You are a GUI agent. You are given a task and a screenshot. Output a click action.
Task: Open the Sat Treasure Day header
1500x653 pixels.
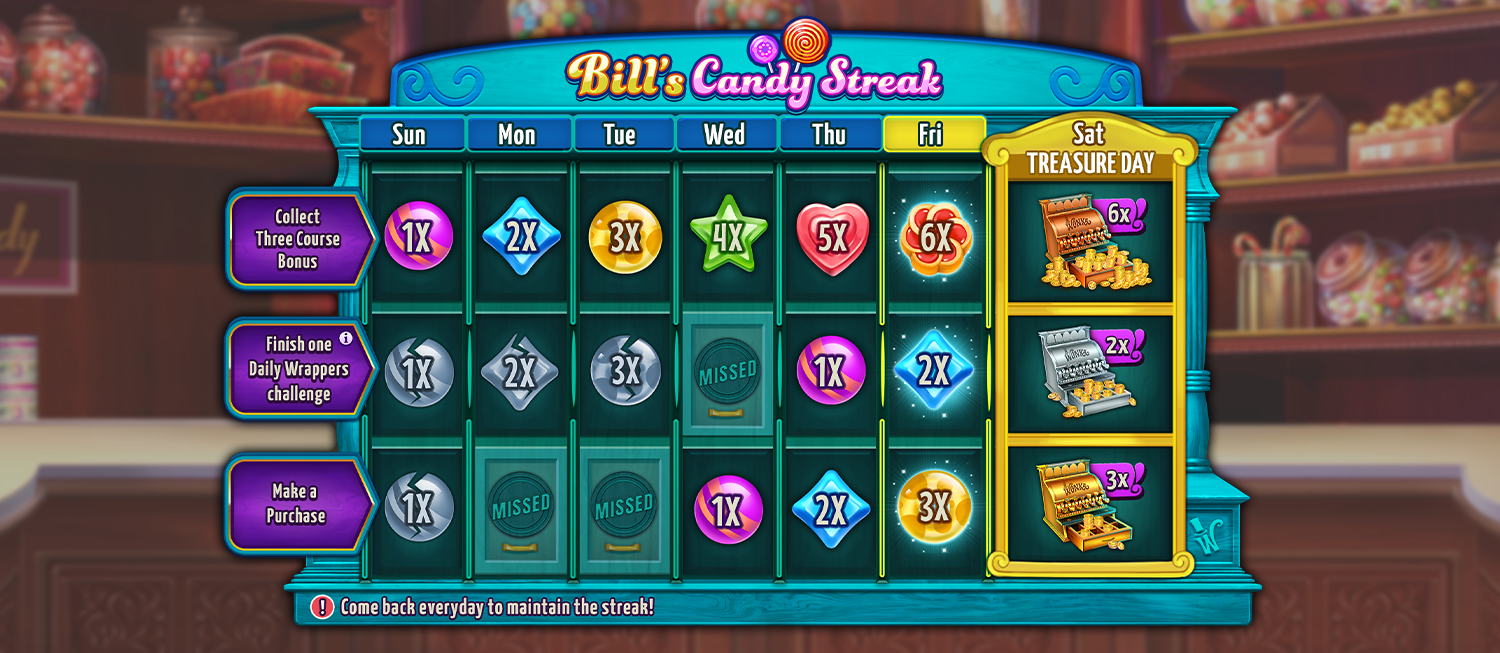pyautogui.click(x=1090, y=148)
